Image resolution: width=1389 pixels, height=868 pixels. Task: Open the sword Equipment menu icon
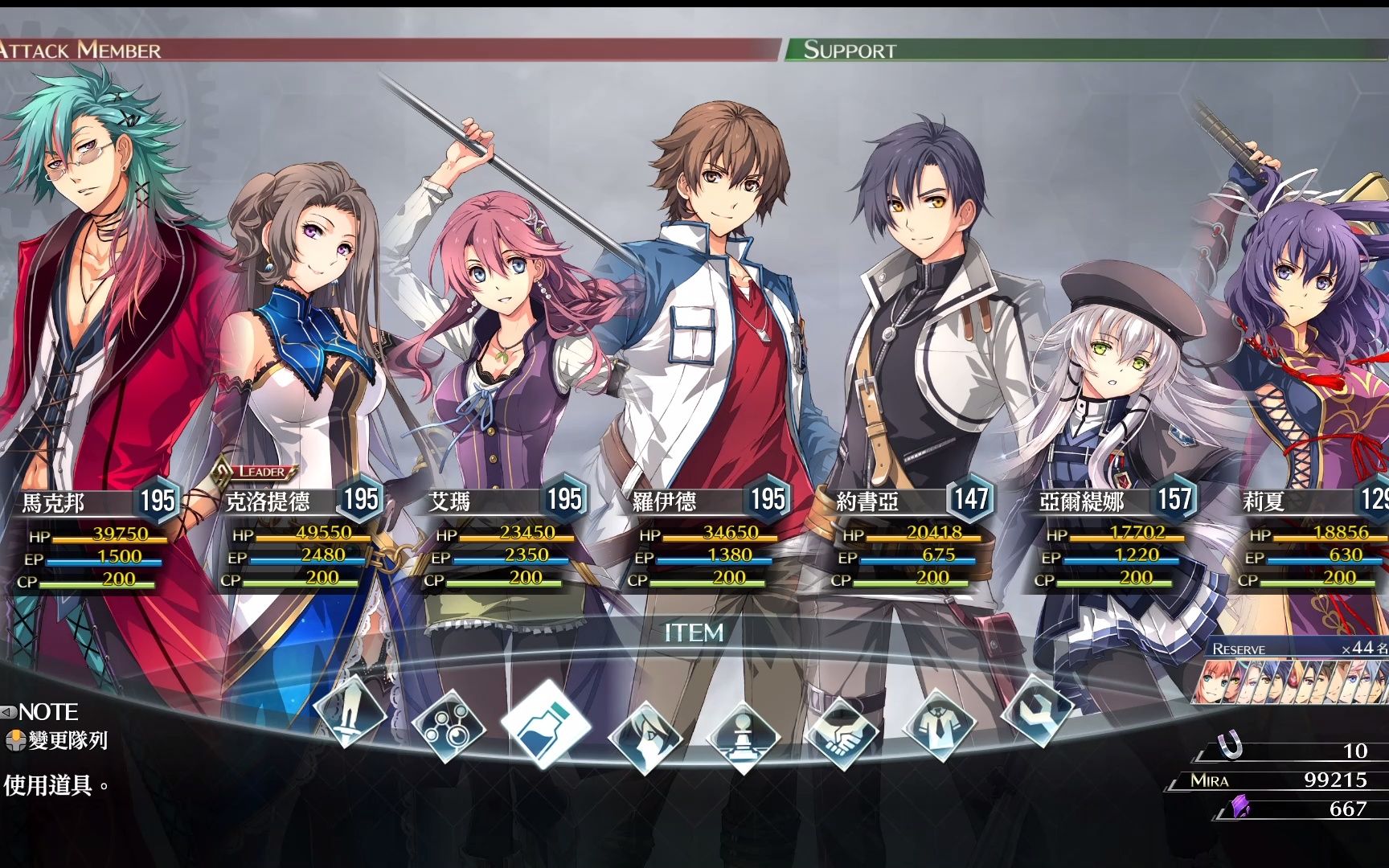(x=350, y=712)
